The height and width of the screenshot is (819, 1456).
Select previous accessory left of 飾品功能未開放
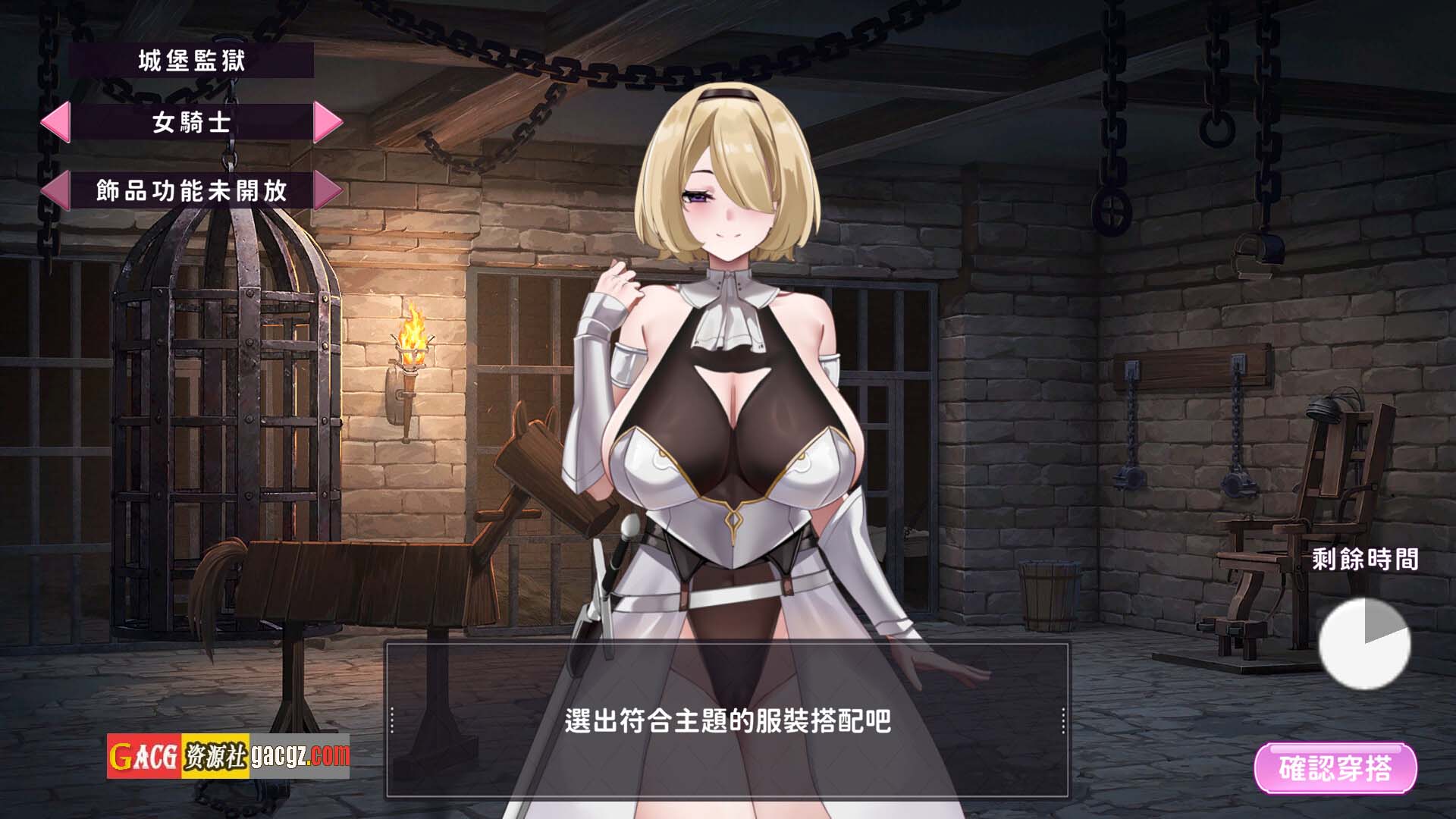click(55, 190)
